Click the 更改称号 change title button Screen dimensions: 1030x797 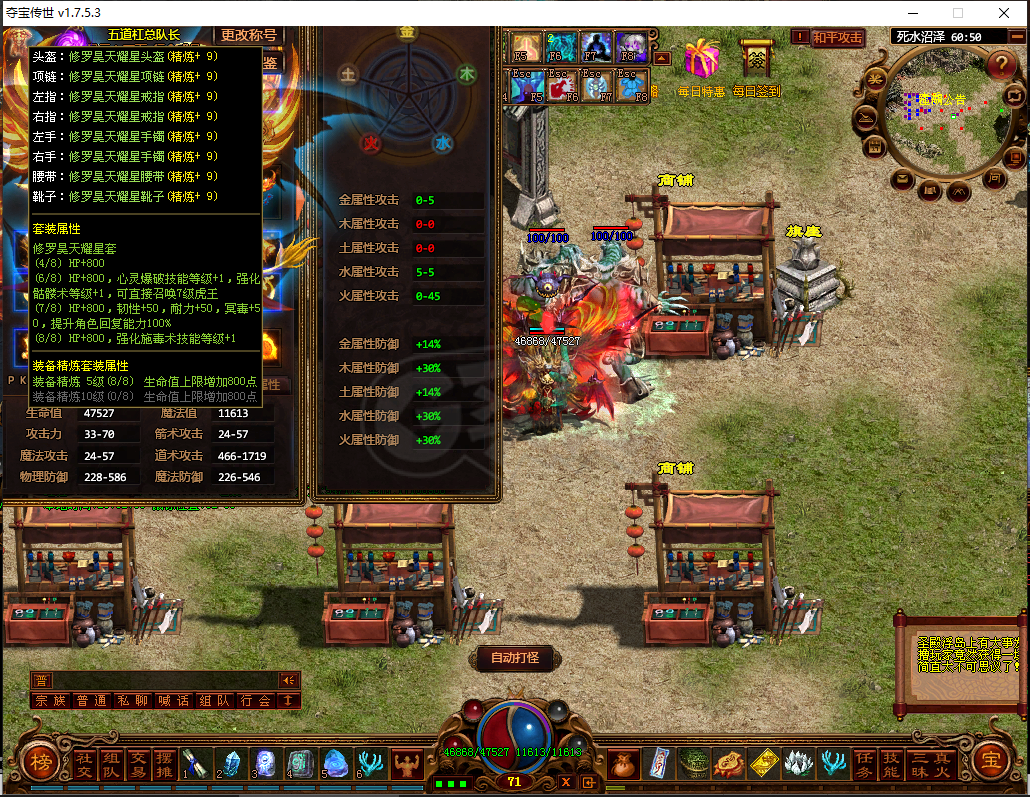point(249,35)
